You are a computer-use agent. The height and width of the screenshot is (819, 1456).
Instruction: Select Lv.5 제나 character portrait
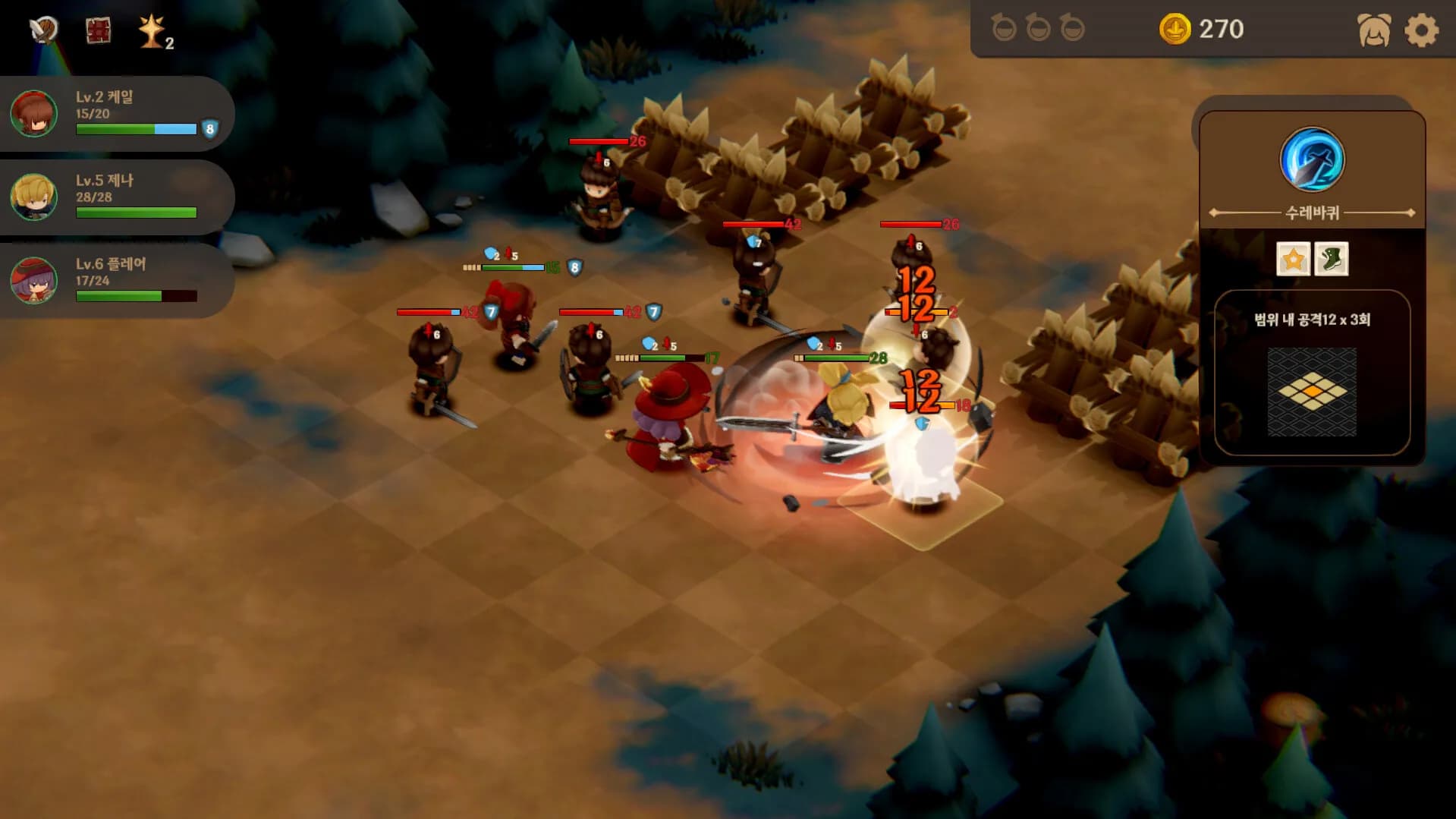point(32,197)
